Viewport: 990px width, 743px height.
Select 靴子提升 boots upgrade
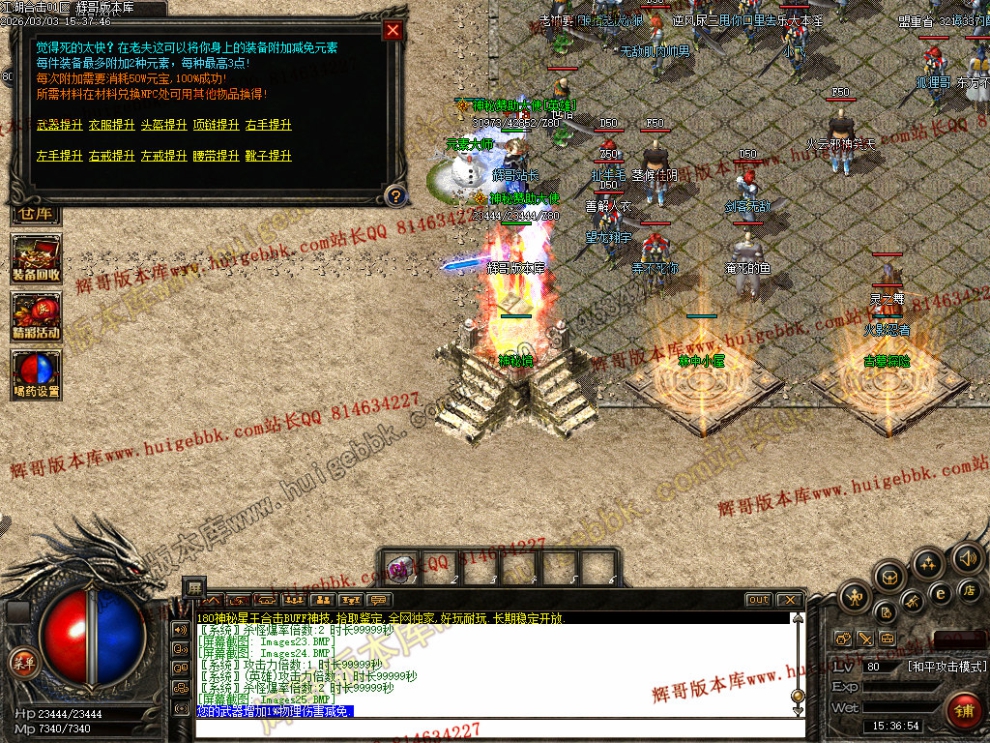click(268, 156)
